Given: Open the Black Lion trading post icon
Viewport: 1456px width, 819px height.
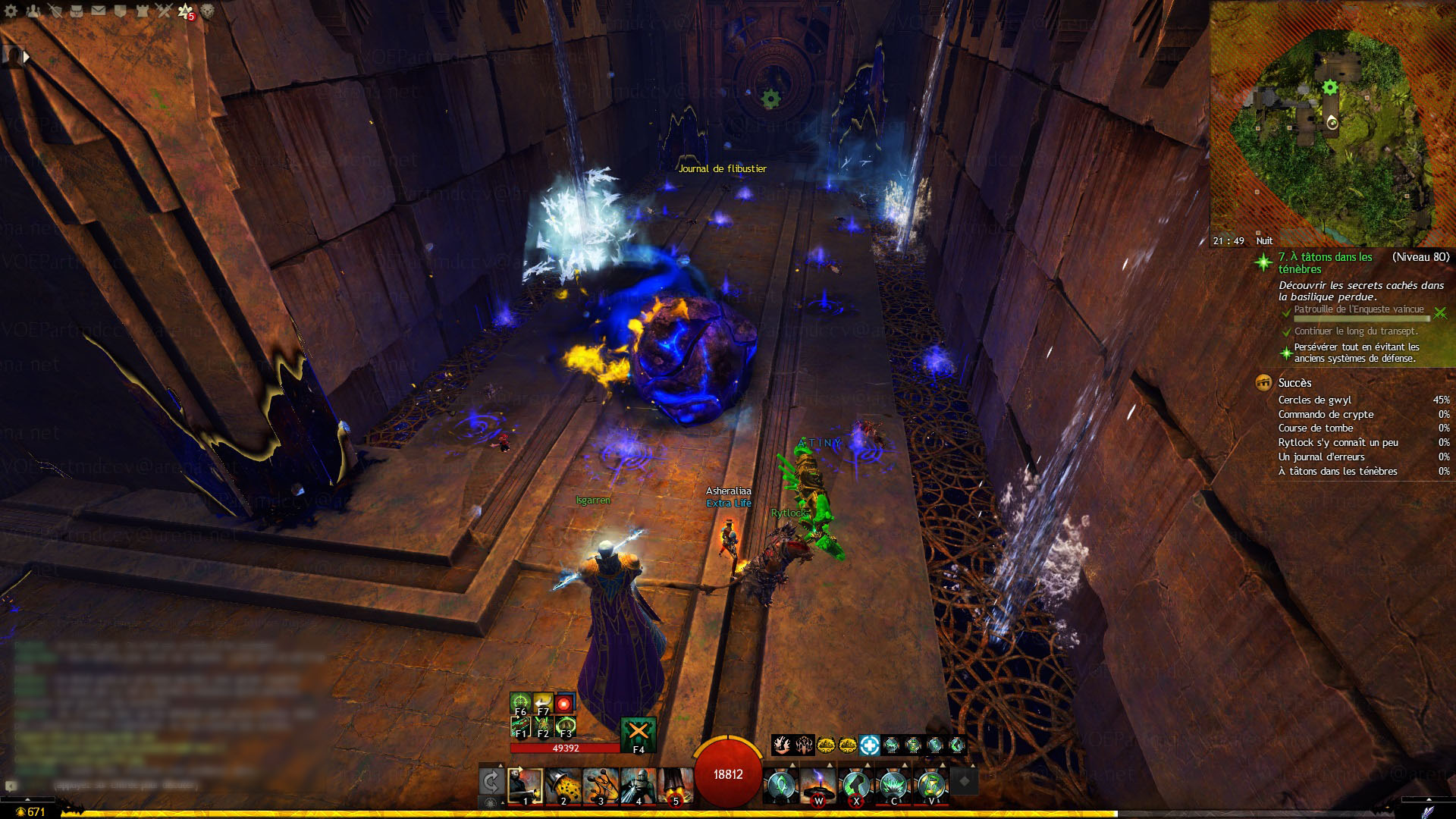Looking at the screenshot, I should [x=207, y=11].
